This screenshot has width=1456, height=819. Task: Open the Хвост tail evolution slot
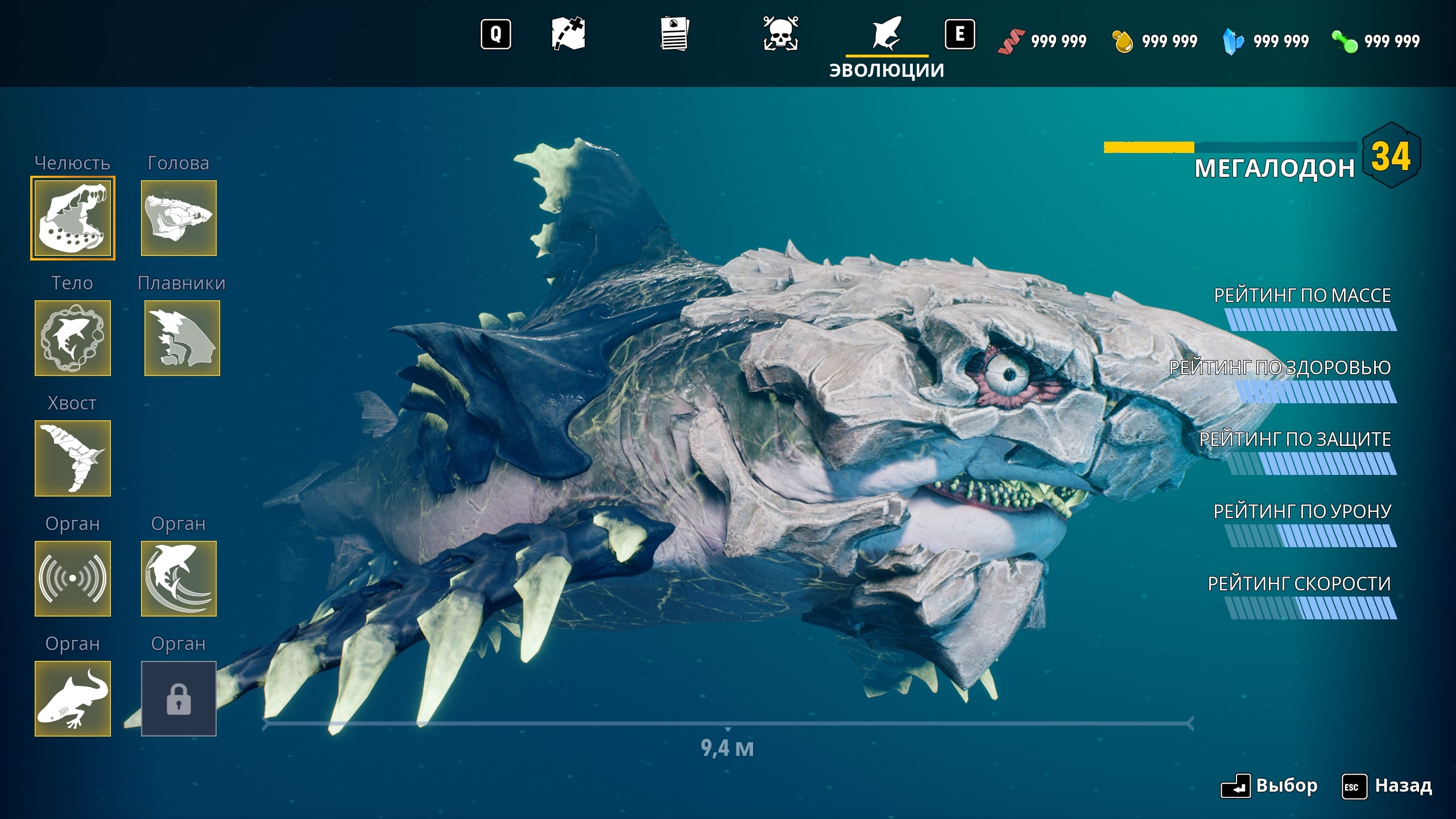(x=73, y=458)
